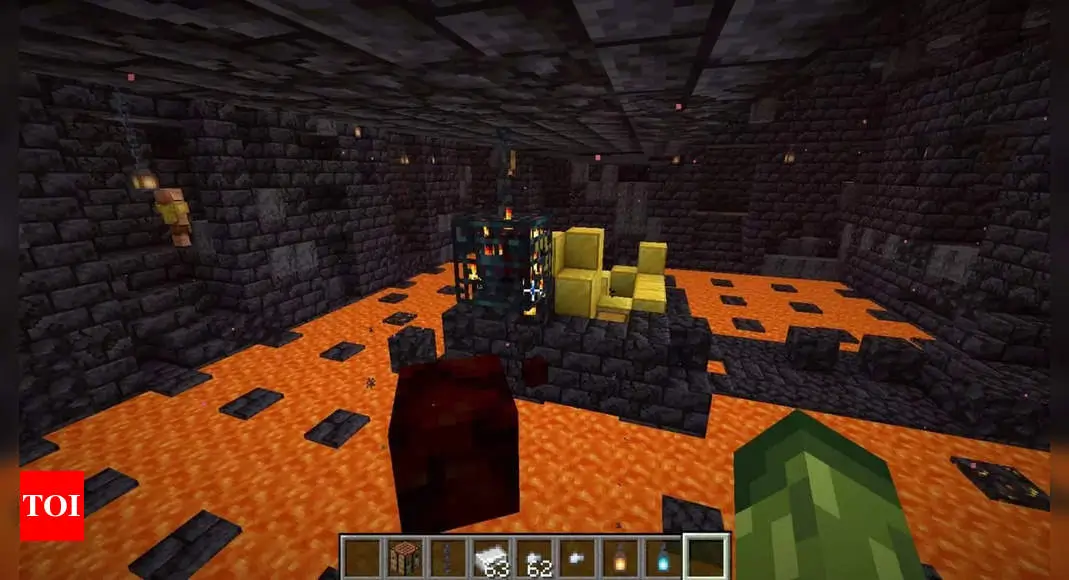
Task: Choose the hotbar stack of 62 items
Action: 533,558
